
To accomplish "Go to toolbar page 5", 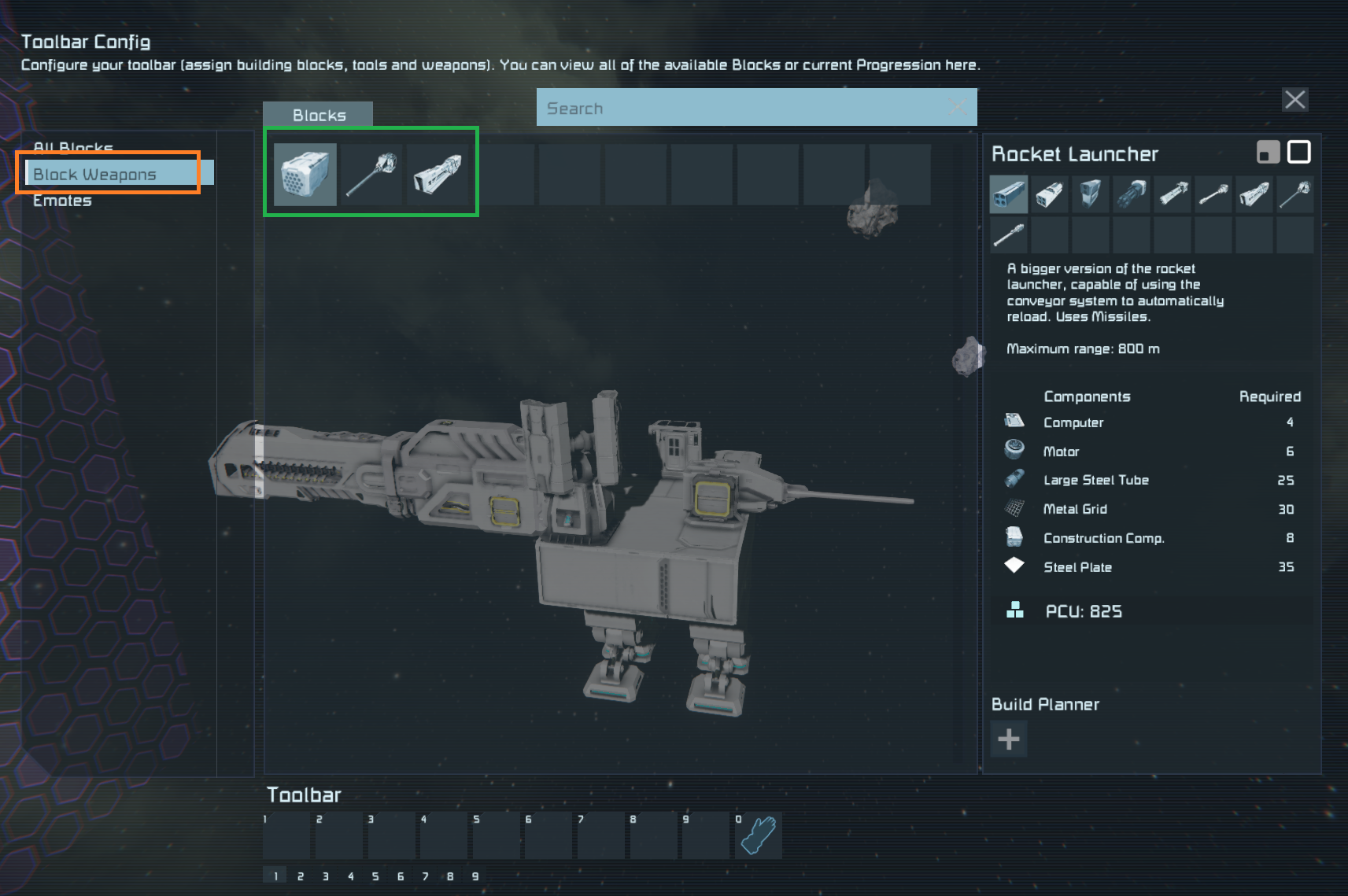I will (x=375, y=876).
